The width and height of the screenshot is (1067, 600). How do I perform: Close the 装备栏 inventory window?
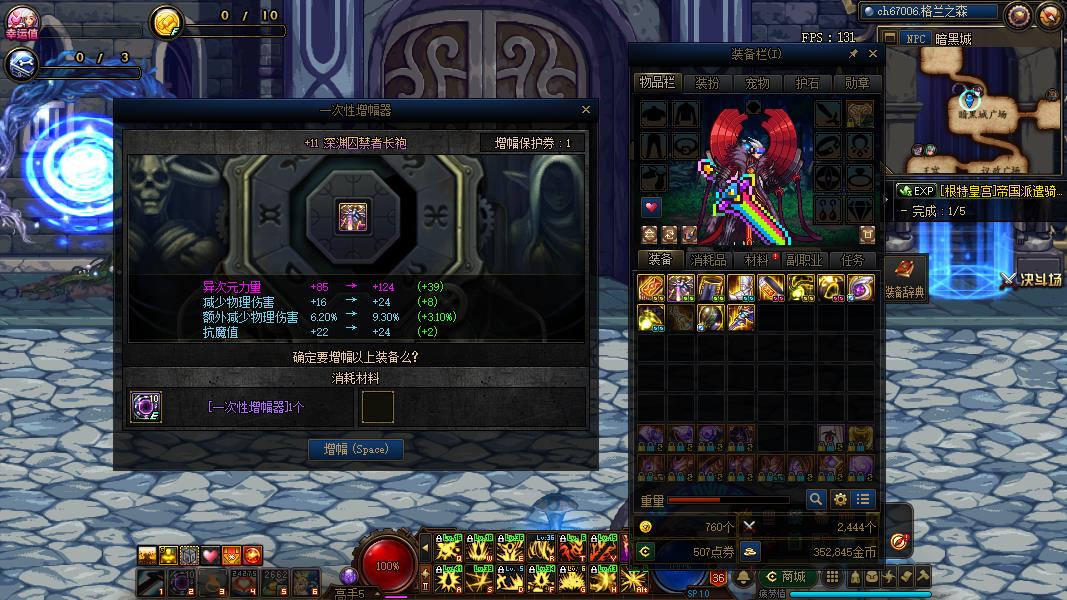(x=873, y=54)
